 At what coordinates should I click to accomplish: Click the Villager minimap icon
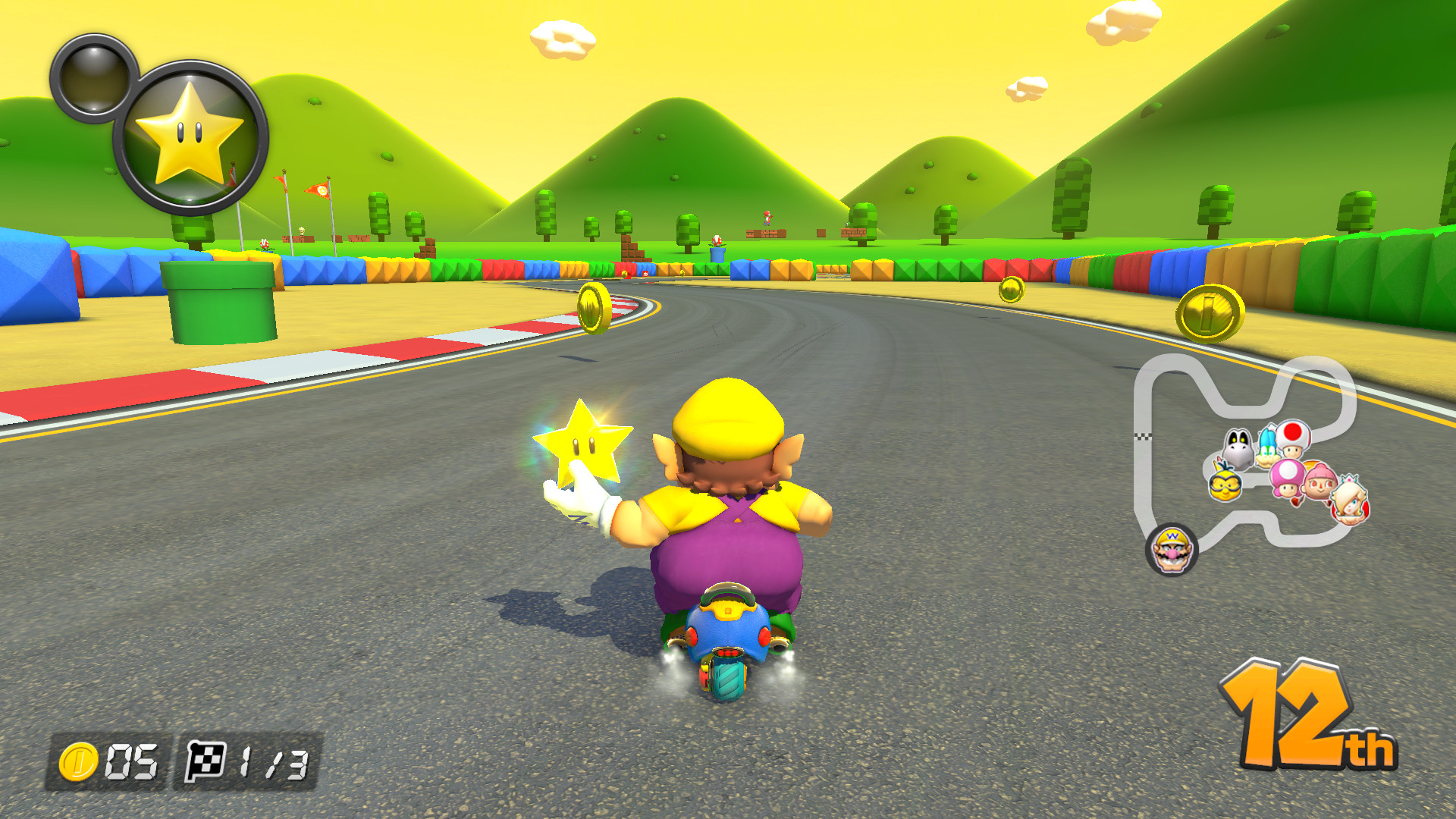click(1319, 482)
